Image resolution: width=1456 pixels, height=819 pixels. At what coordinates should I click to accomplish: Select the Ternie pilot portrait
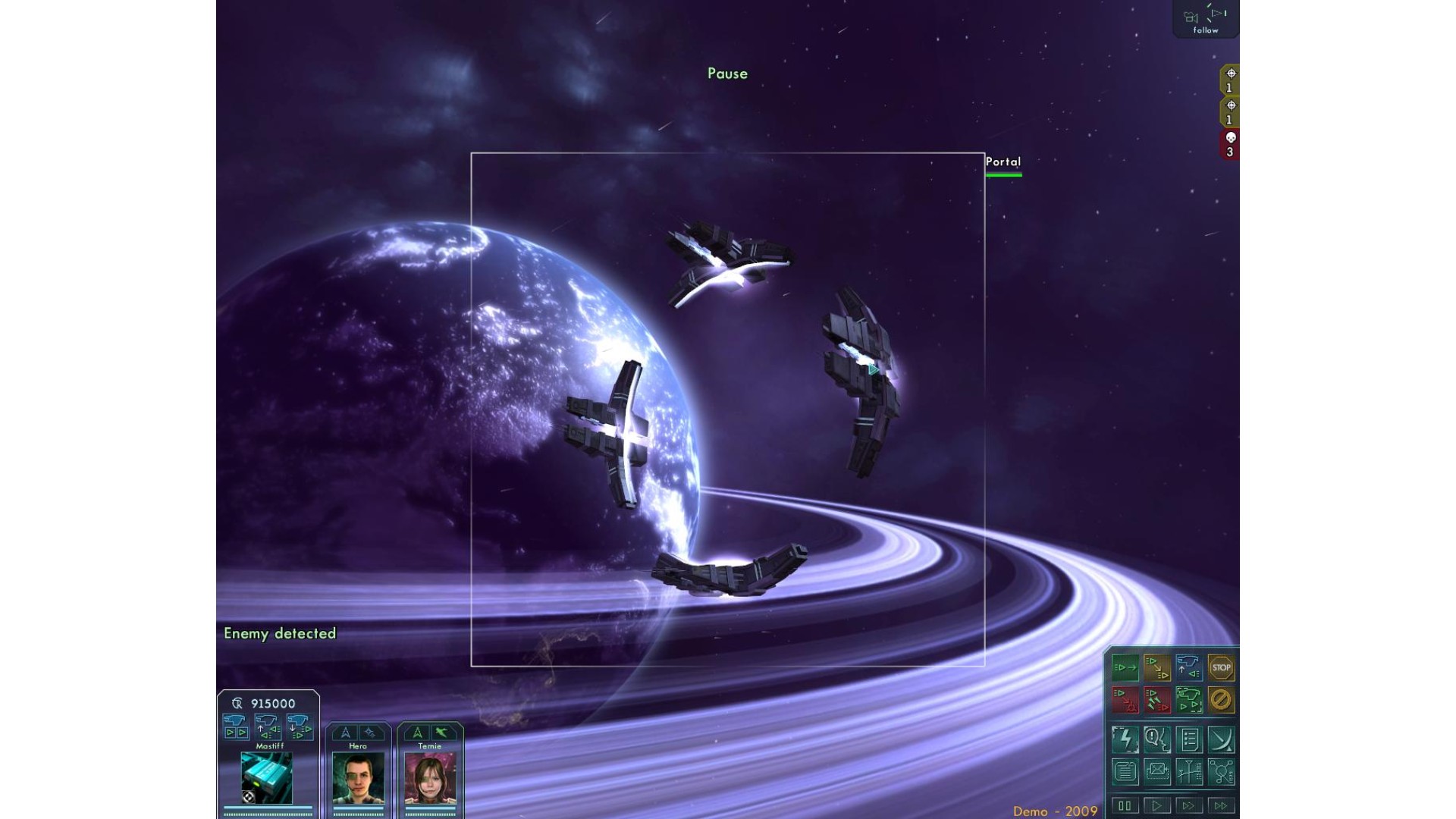pos(430,778)
